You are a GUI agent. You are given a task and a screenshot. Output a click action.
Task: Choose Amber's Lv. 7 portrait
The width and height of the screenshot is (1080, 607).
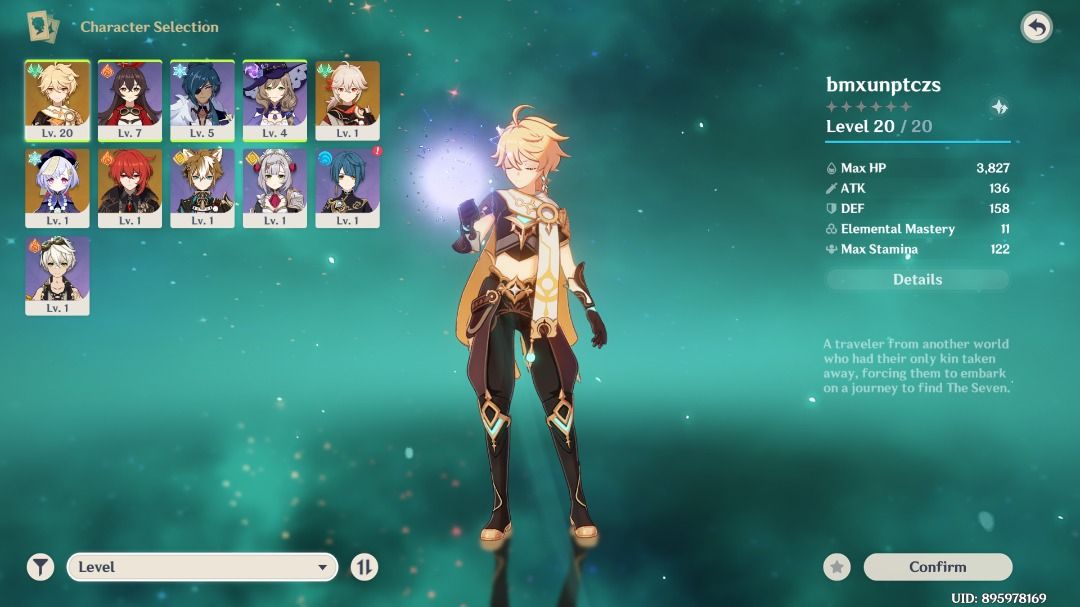[130, 100]
